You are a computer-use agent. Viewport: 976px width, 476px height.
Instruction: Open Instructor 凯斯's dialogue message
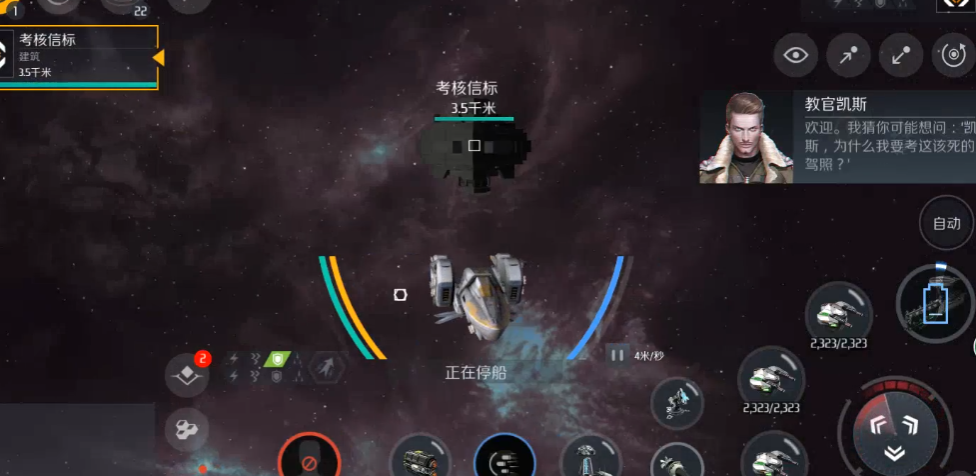[x=836, y=137]
